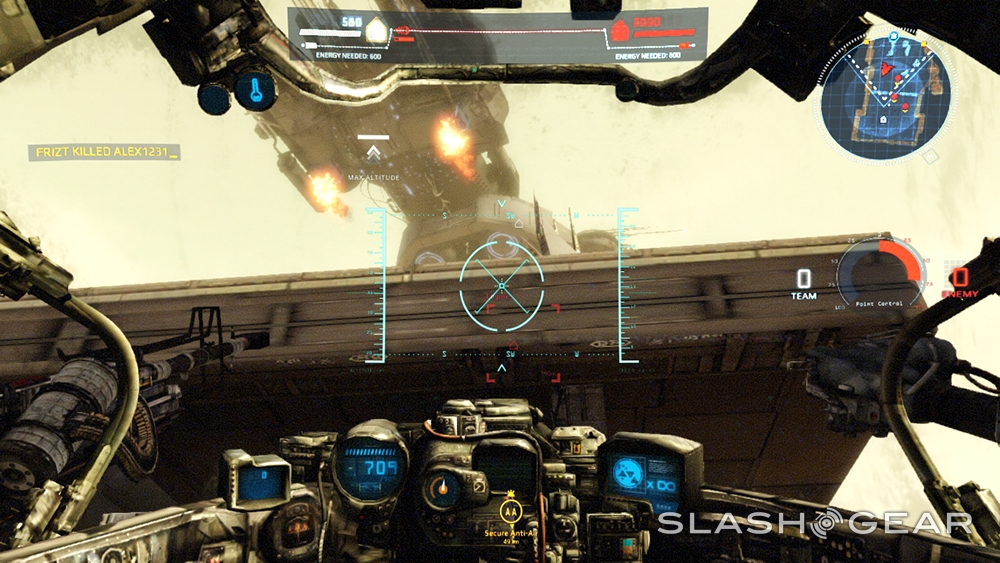The height and width of the screenshot is (563, 1000).
Task: Select the red enemy base icon
Action: (619, 31)
